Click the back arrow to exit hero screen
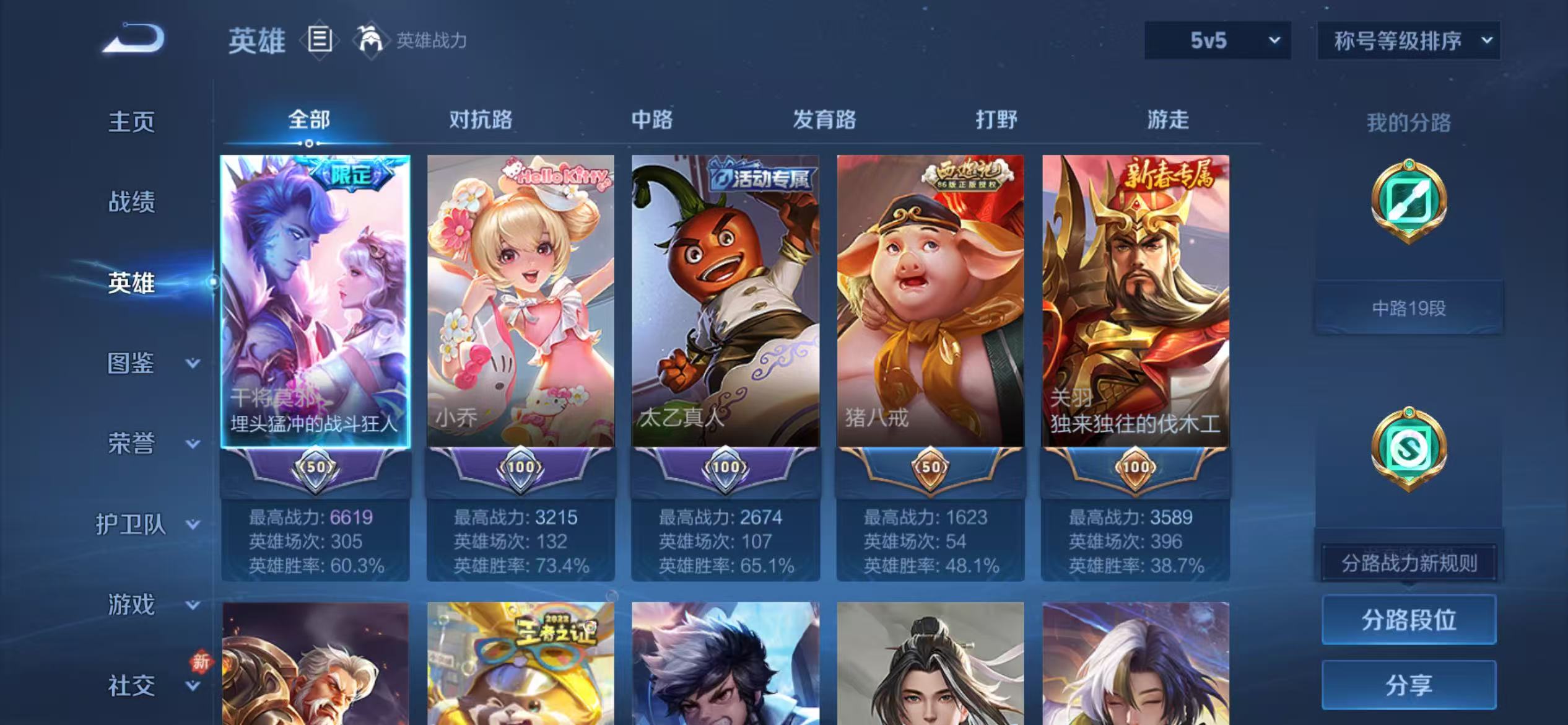 131,39
